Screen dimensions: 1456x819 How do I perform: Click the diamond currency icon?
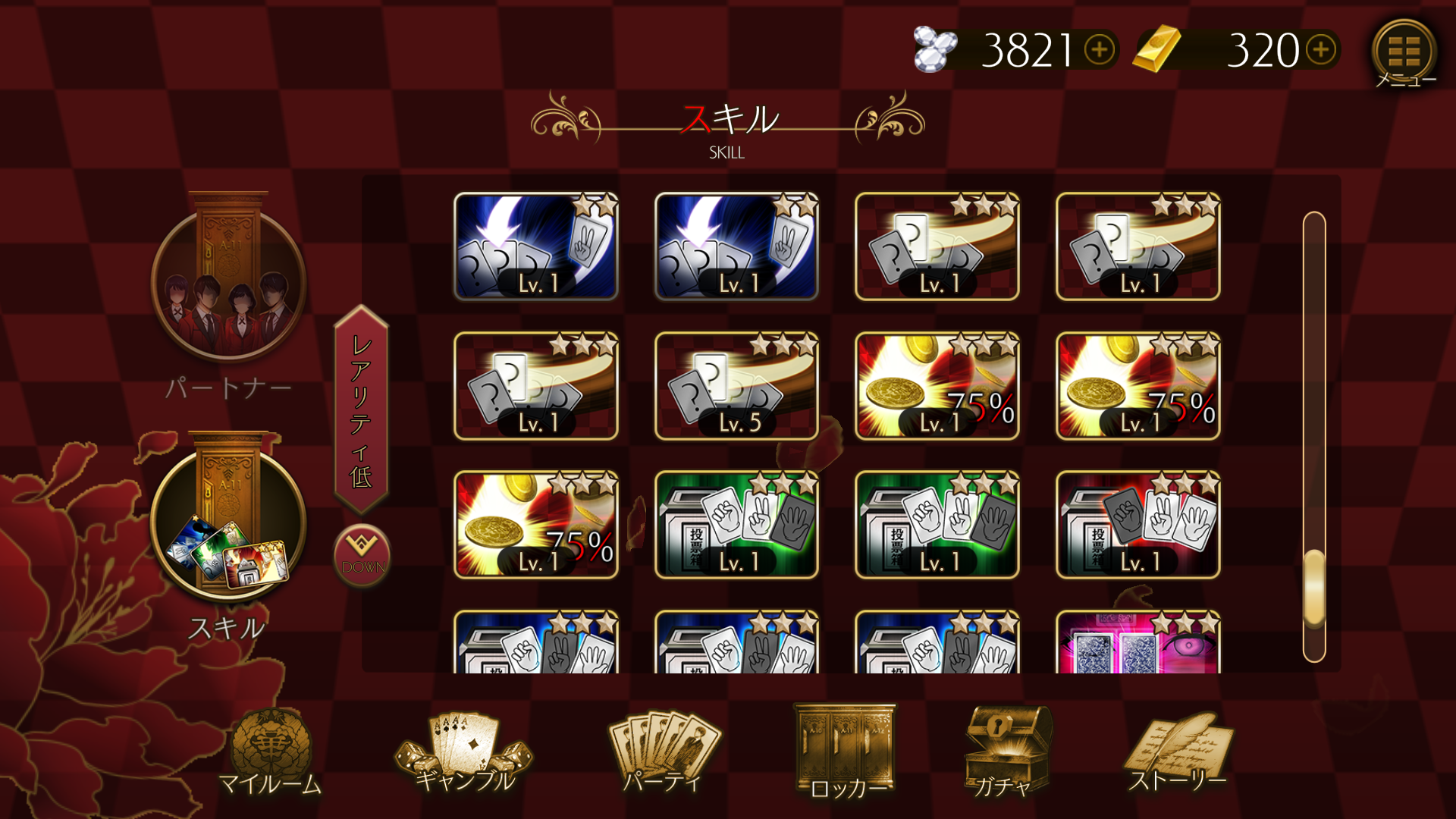pyautogui.click(x=935, y=49)
